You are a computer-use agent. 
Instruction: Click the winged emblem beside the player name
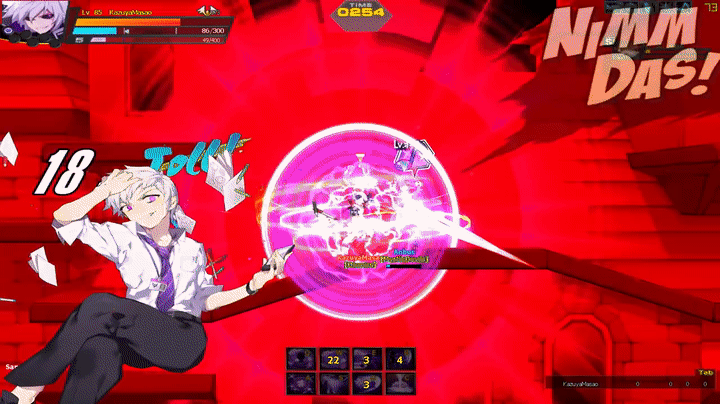coord(210,11)
